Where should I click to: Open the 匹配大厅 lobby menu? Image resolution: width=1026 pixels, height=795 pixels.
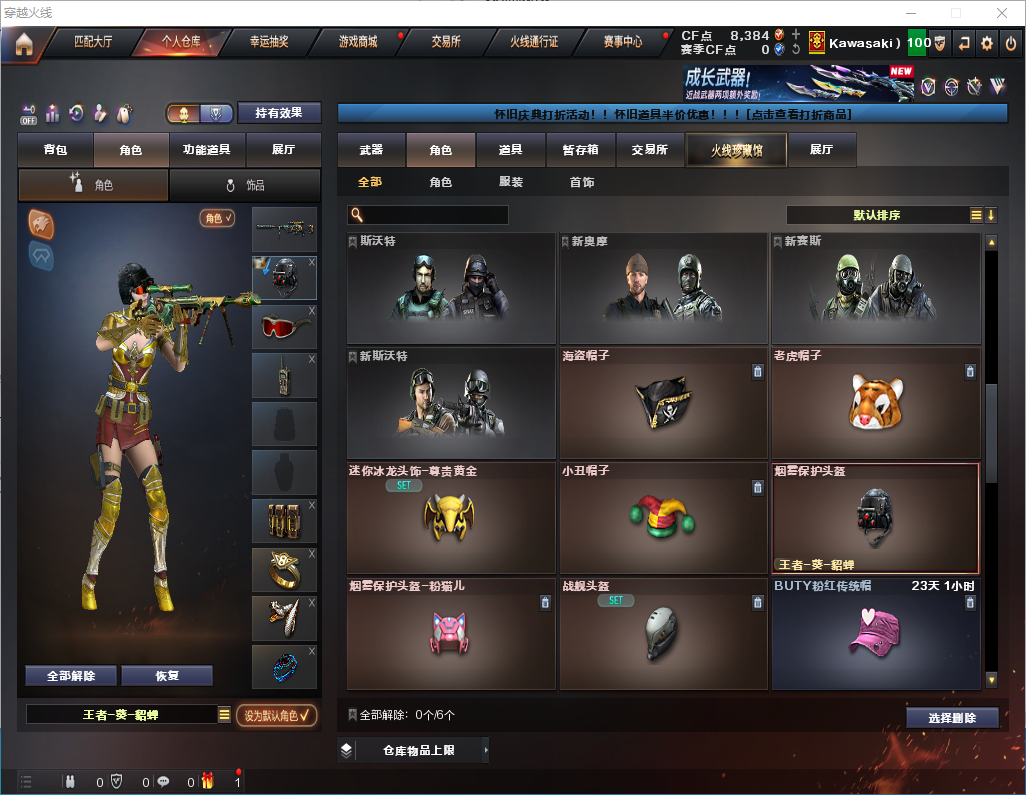94,42
